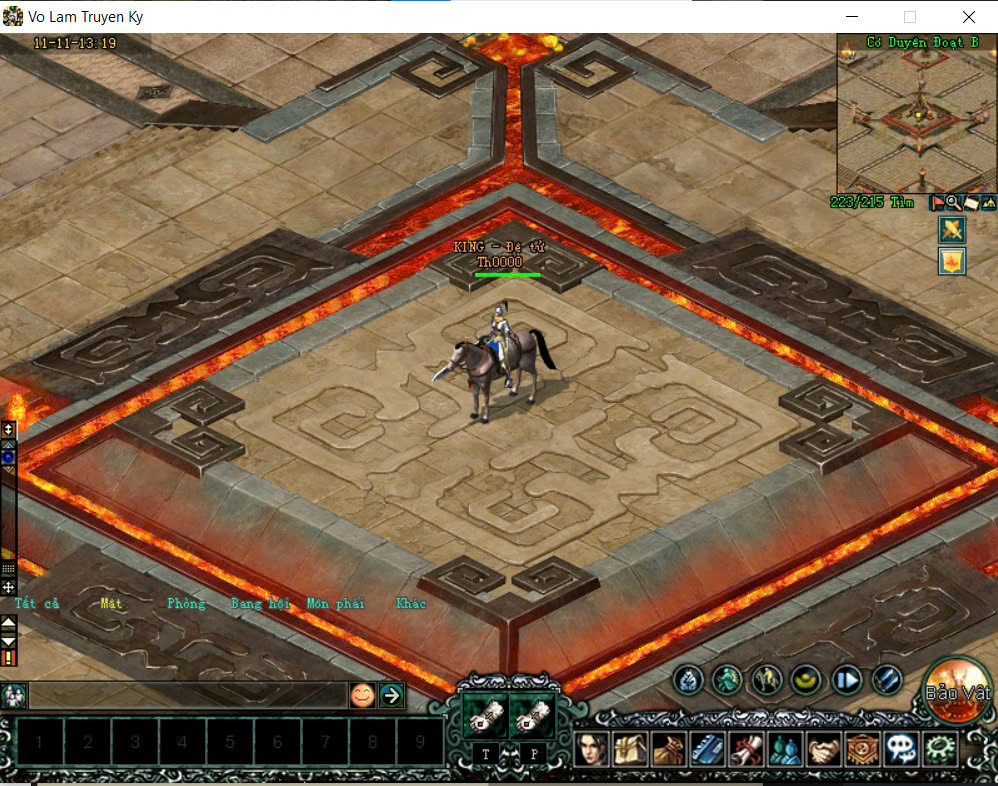Open the Bảo Vật treasure orb
The height and width of the screenshot is (786, 998).
tap(957, 690)
